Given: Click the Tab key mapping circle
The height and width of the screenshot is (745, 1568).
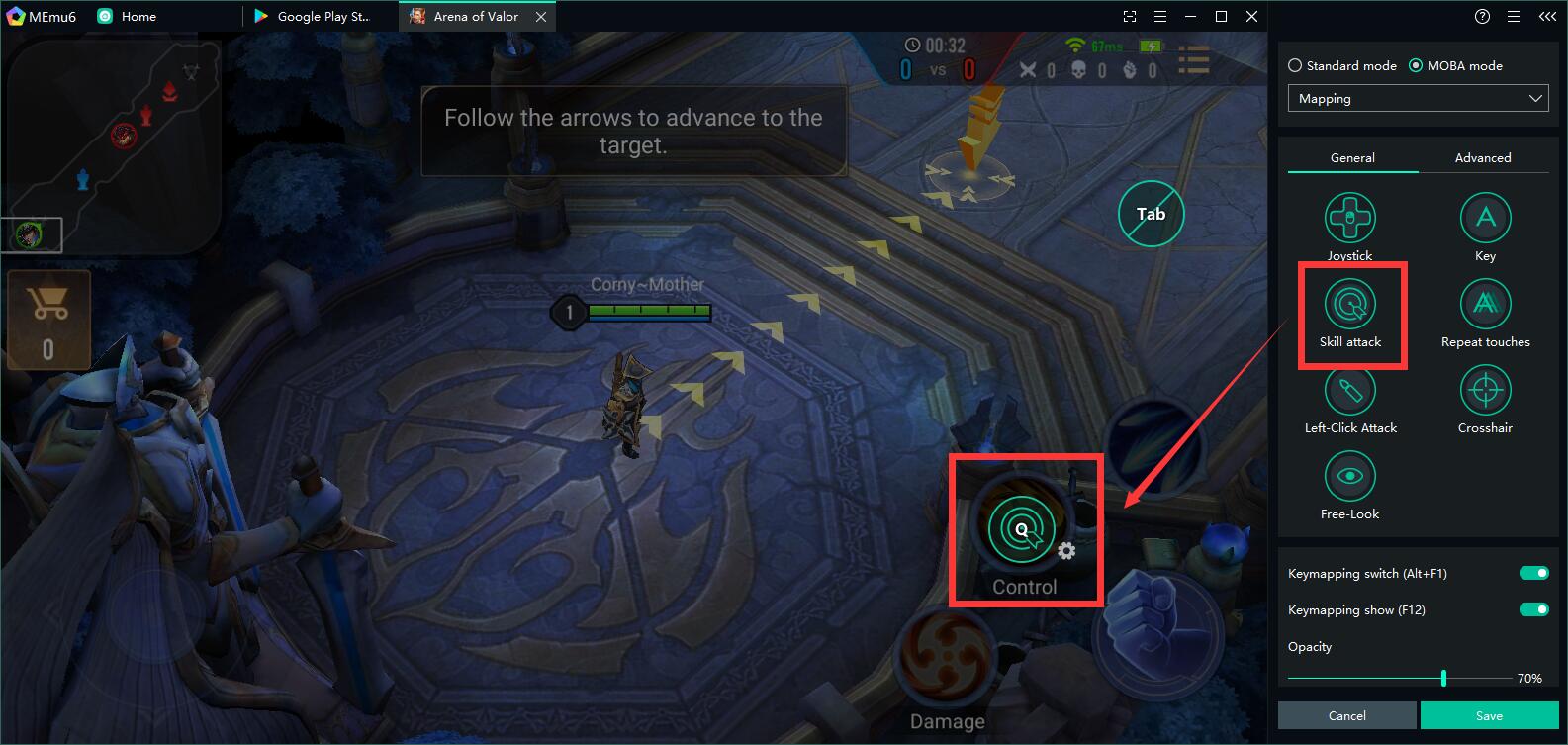Looking at the screenshot, I should point(1151,214).
